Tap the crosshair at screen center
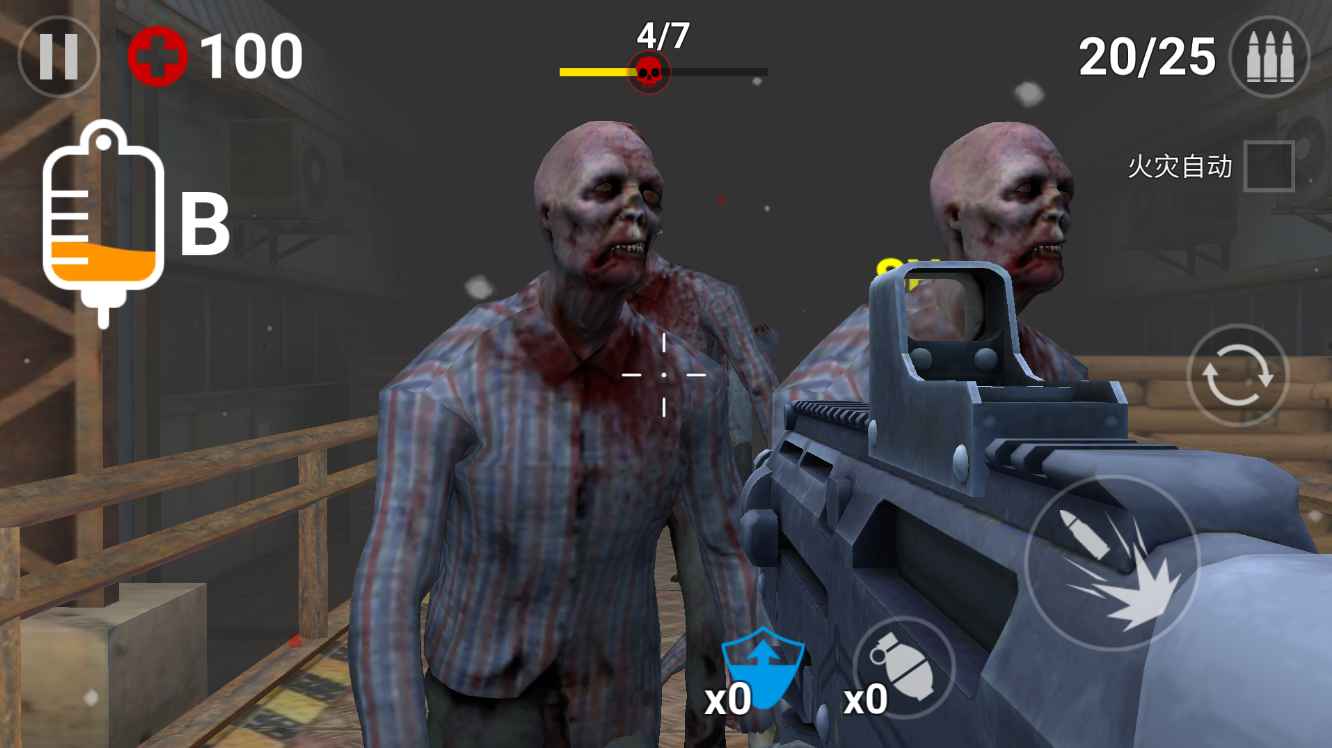1332x748 pixels. [662, 375]
